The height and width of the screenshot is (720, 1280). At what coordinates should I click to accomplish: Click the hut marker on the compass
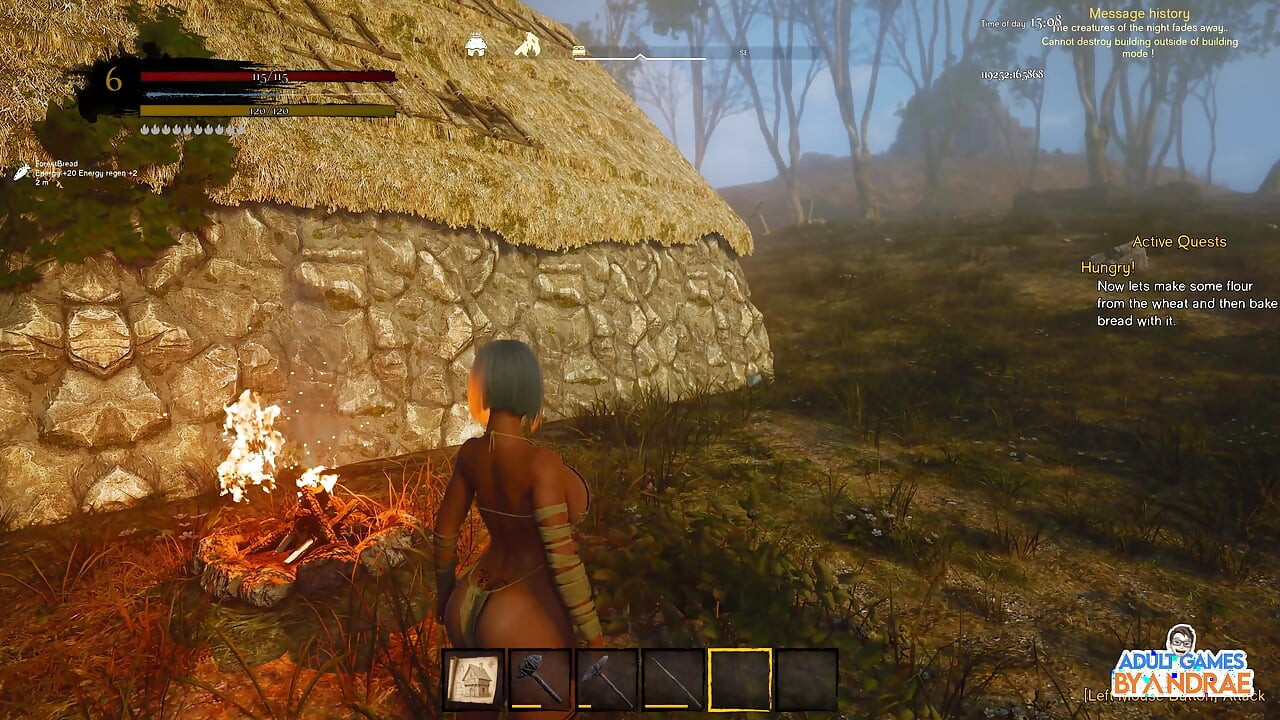(x=476, y=46)
